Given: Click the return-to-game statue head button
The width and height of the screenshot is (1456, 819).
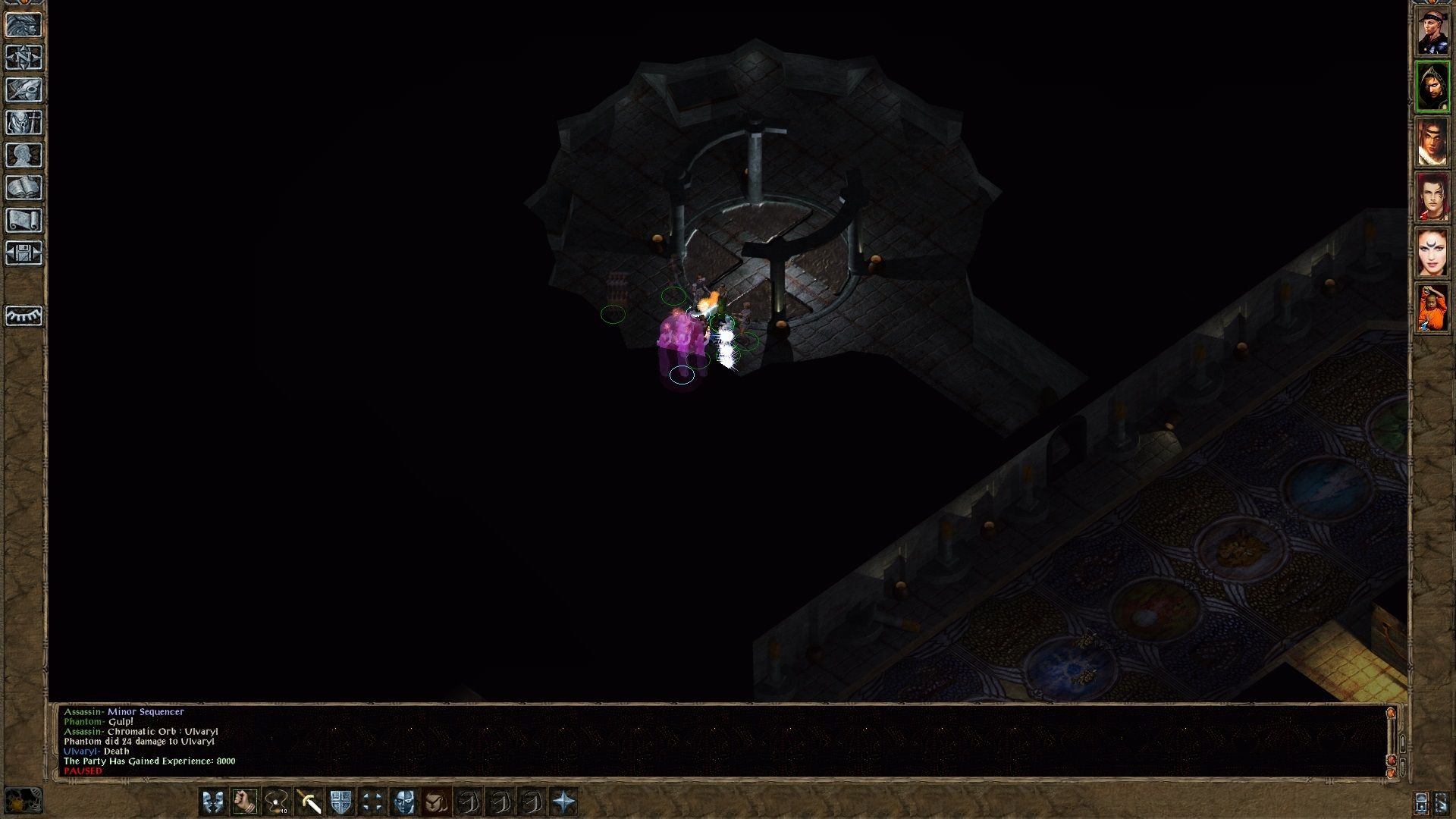Looking at the screenshot, I should coord(24,25).
